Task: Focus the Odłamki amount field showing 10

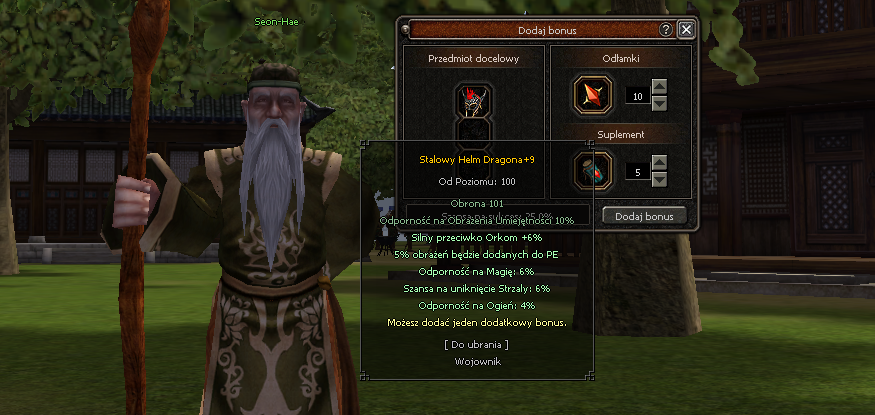Action: tap(636, 96)
